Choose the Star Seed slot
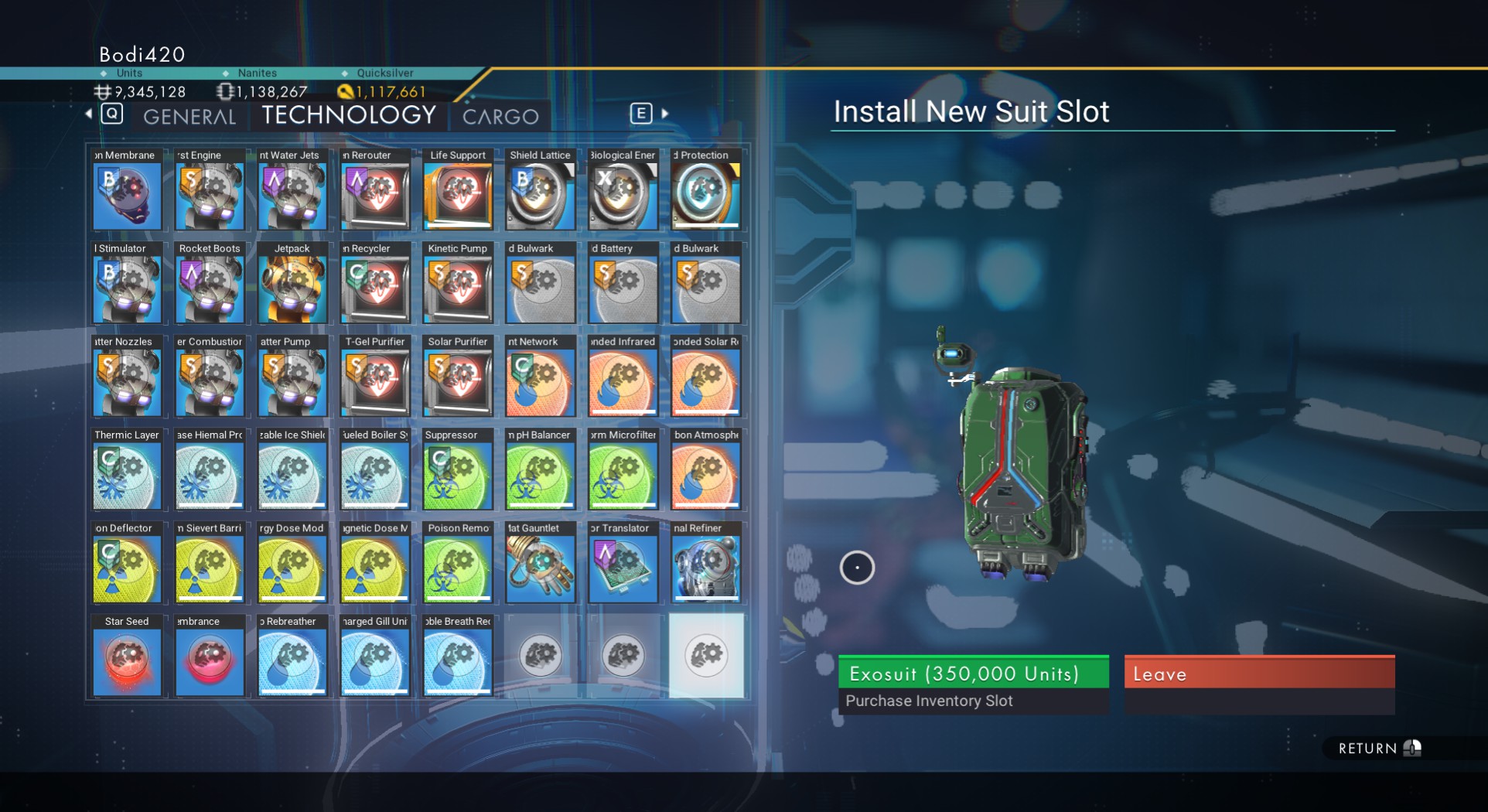This screenshot has width=1488, height=812. coord(127,656)
